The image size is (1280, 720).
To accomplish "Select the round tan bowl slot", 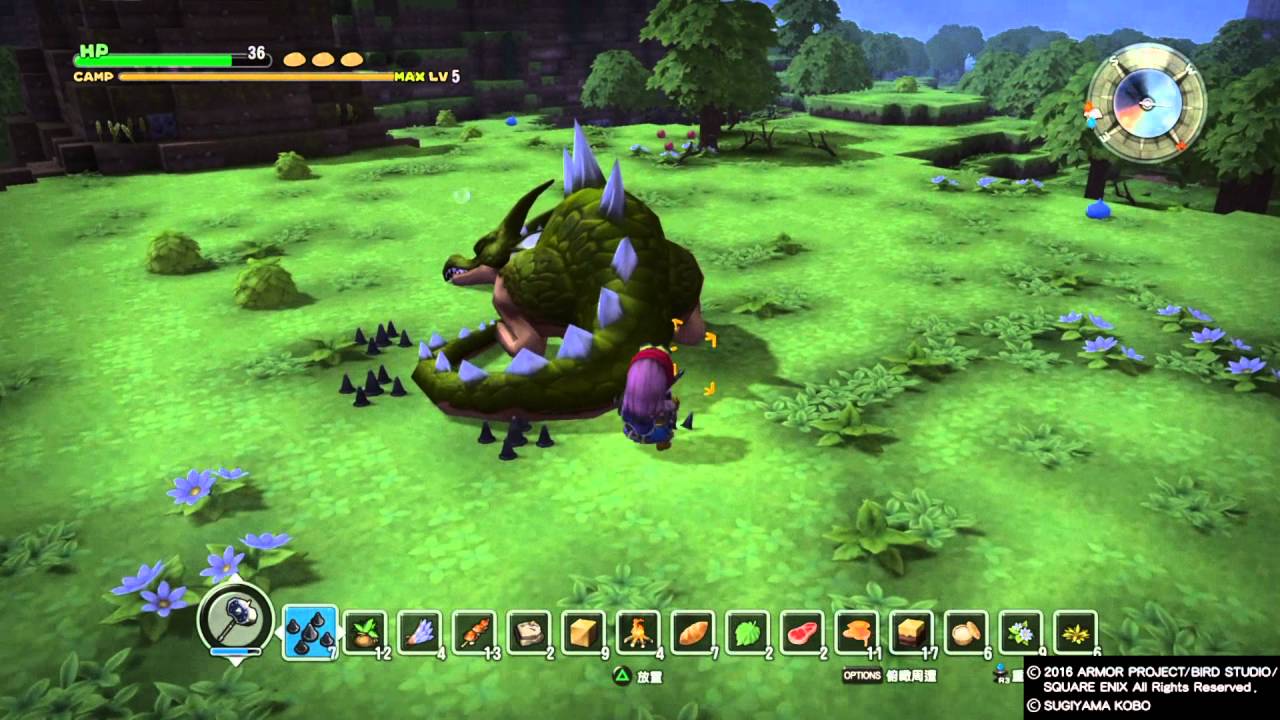I will click(x=966, y=633).
